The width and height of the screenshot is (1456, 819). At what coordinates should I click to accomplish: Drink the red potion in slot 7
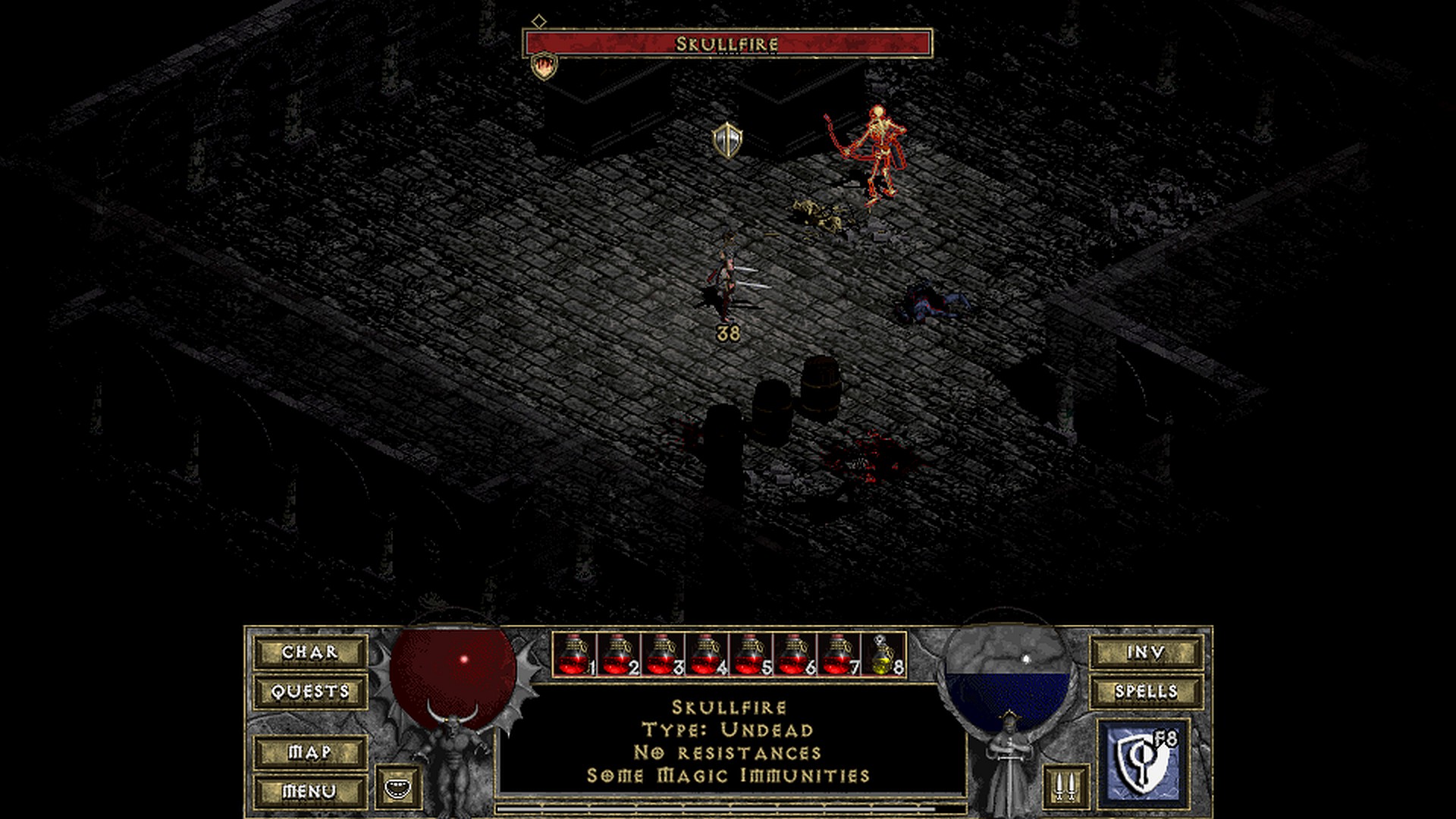coord(838,655)
